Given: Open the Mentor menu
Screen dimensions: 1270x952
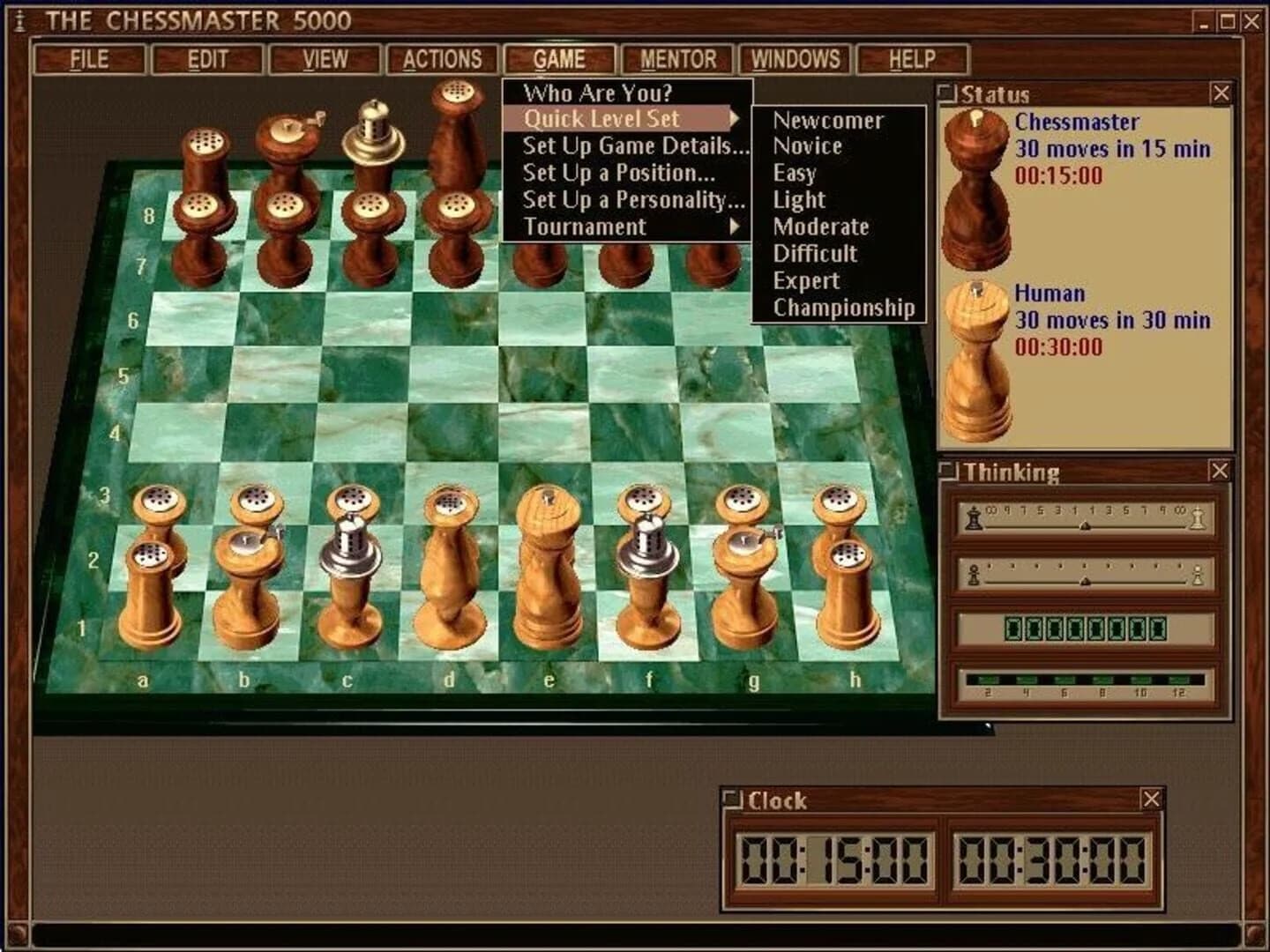Looking at the screenshot, I should coord(679,58).
